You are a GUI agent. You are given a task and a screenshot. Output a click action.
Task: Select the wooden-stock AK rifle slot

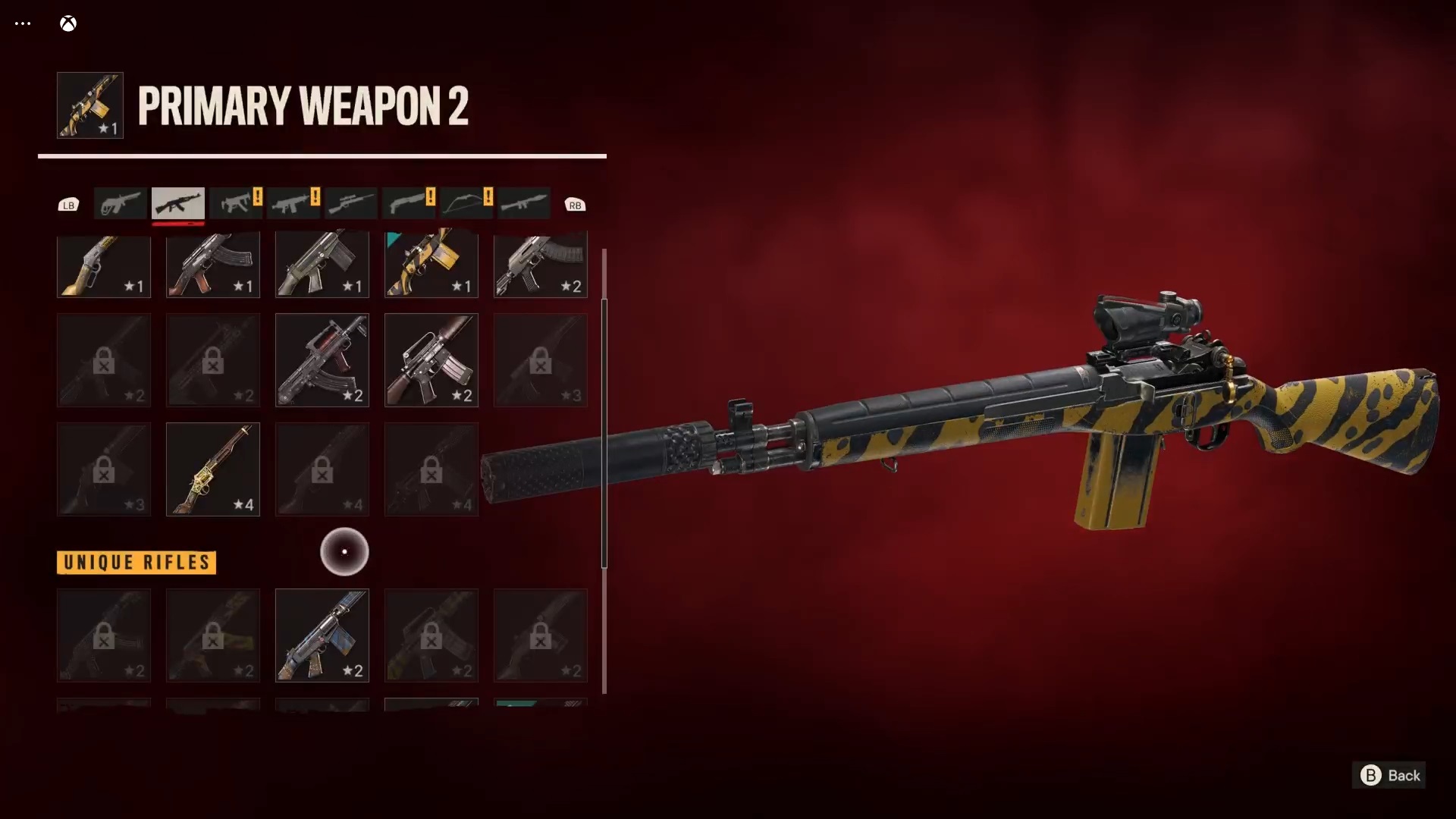213,265
